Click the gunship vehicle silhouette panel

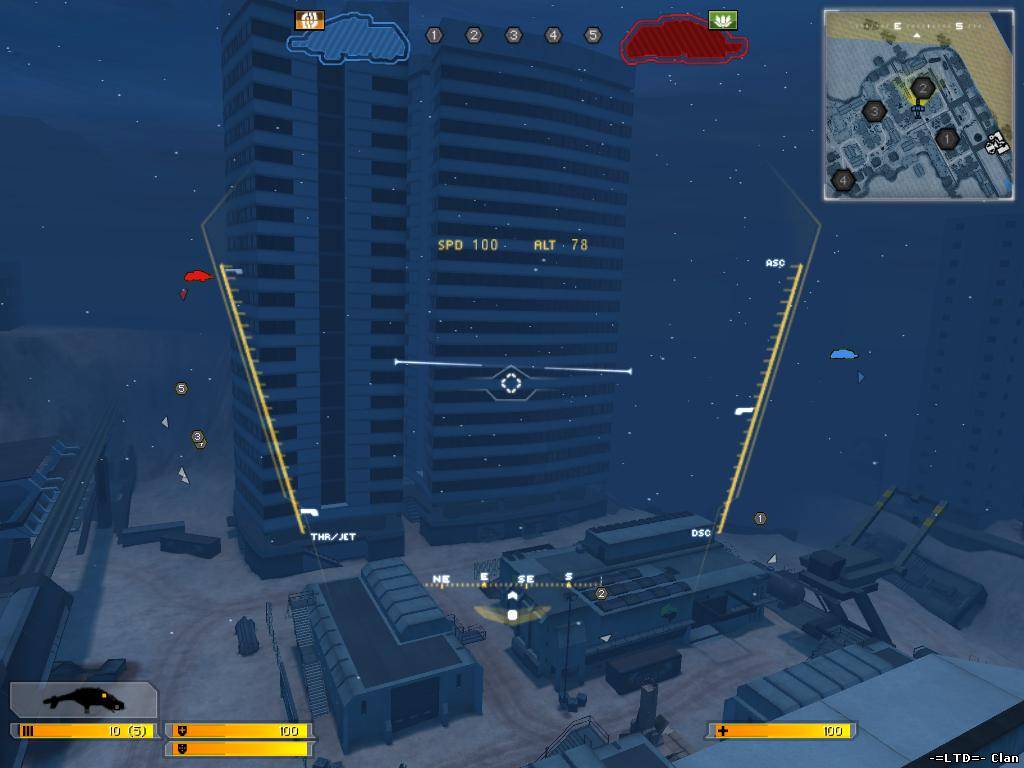point(84,700)
